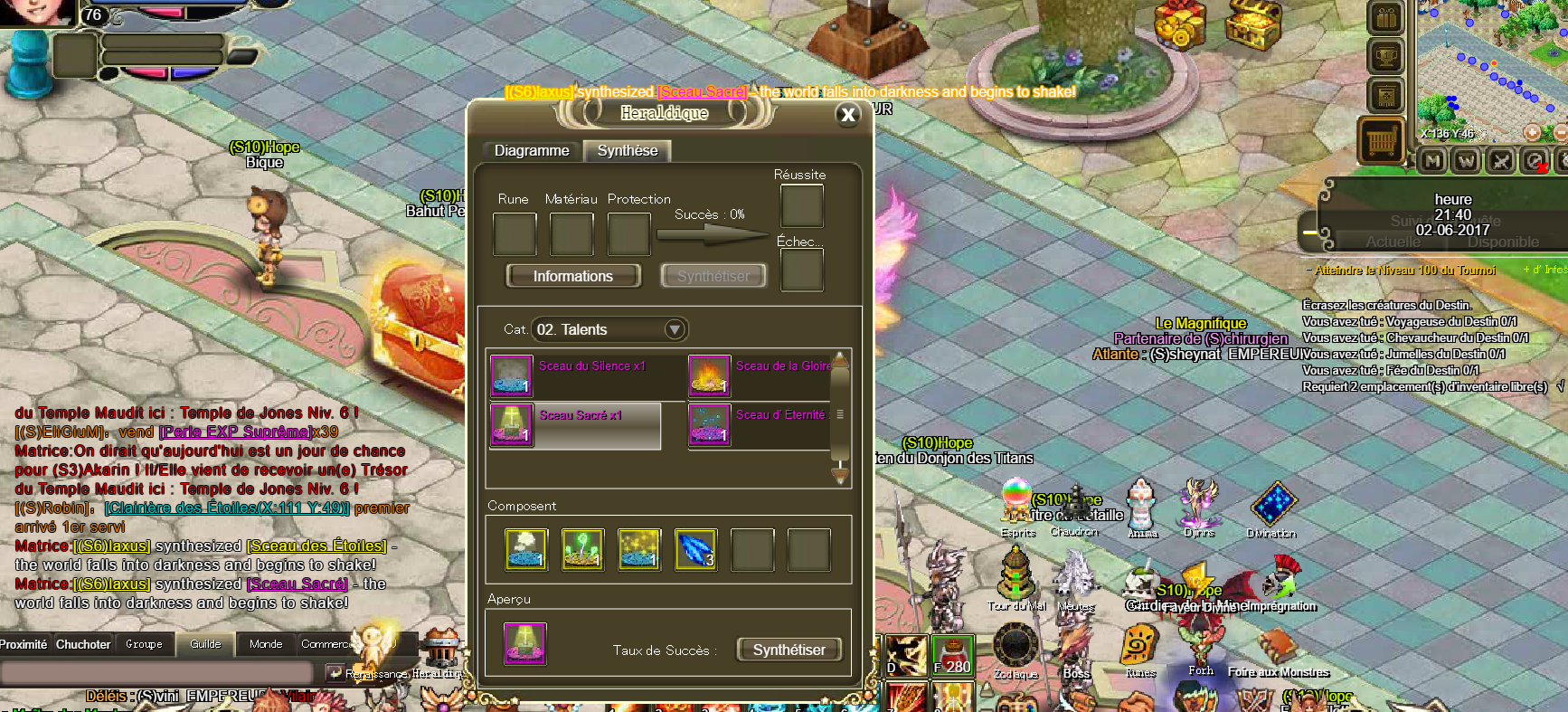Open the Cat. Talents dropdown
1568x712 pixels.
pyautogui.click(x=674, y=329)
